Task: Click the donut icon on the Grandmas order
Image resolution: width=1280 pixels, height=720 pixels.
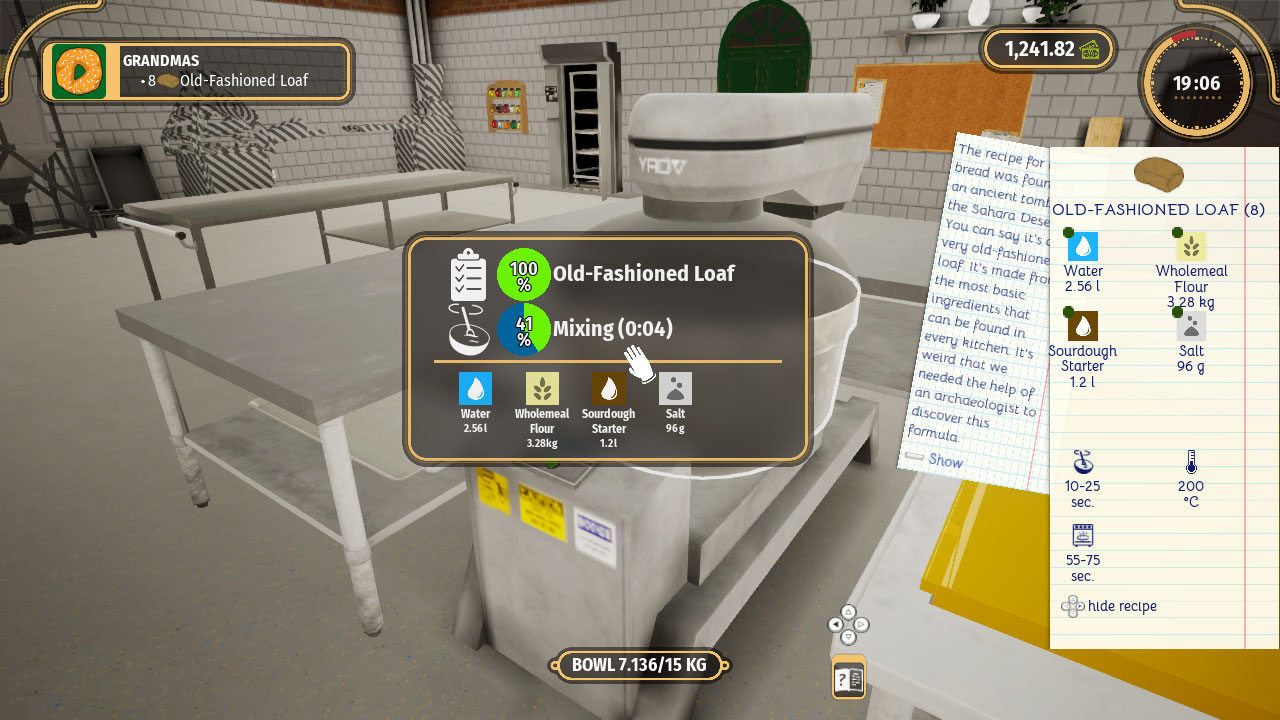Action: point(78,71)
